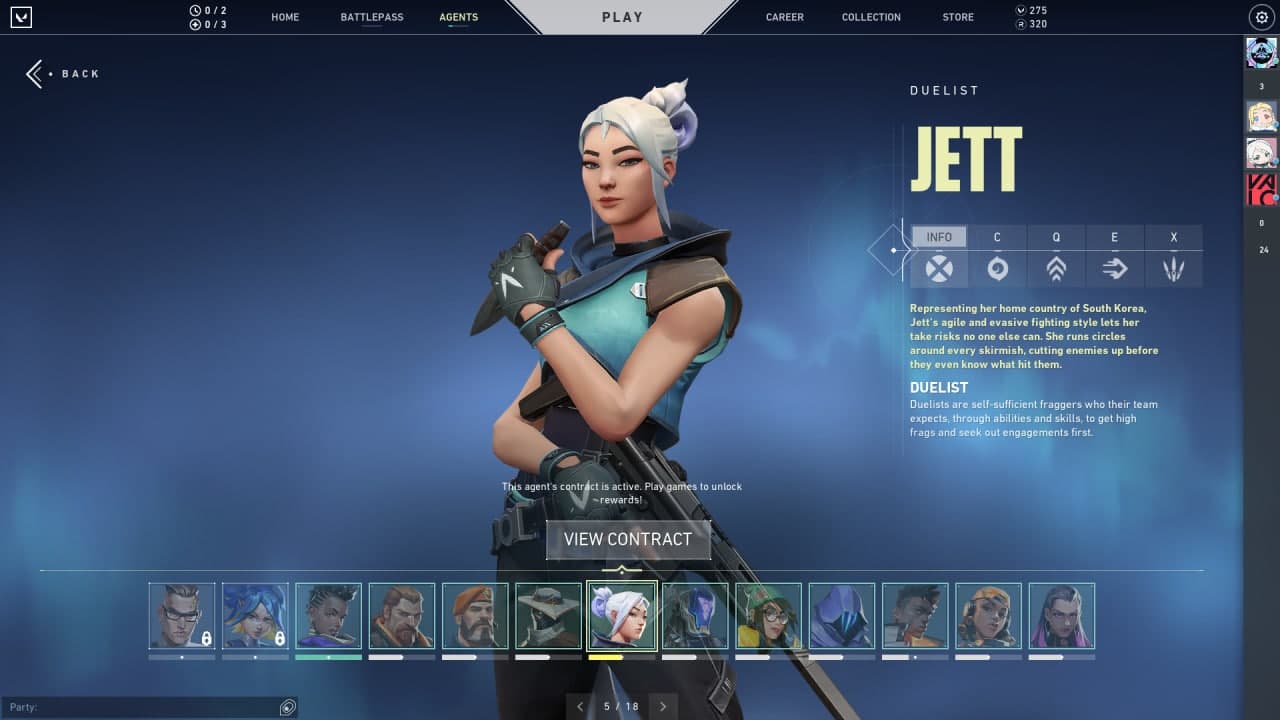Go back using the Back button
The image size is (1280, 720).
click(x=63, y=74)
